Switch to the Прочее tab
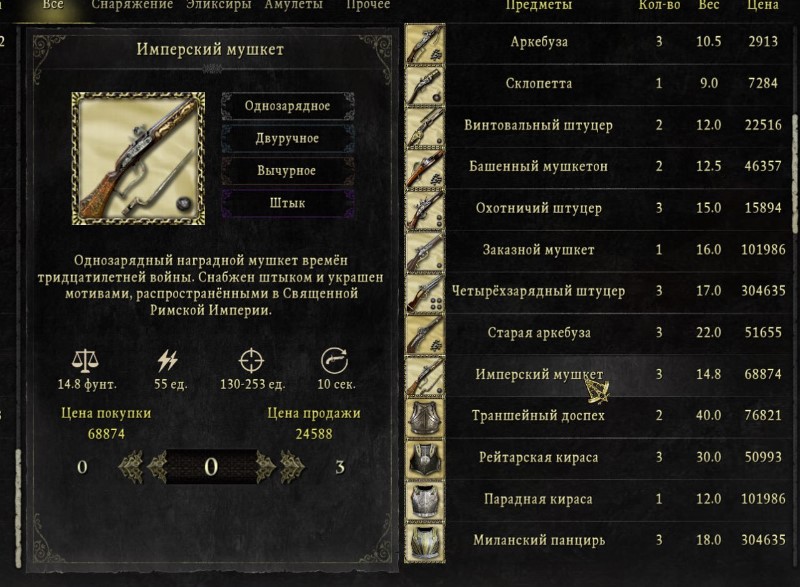 coord(368,6)
